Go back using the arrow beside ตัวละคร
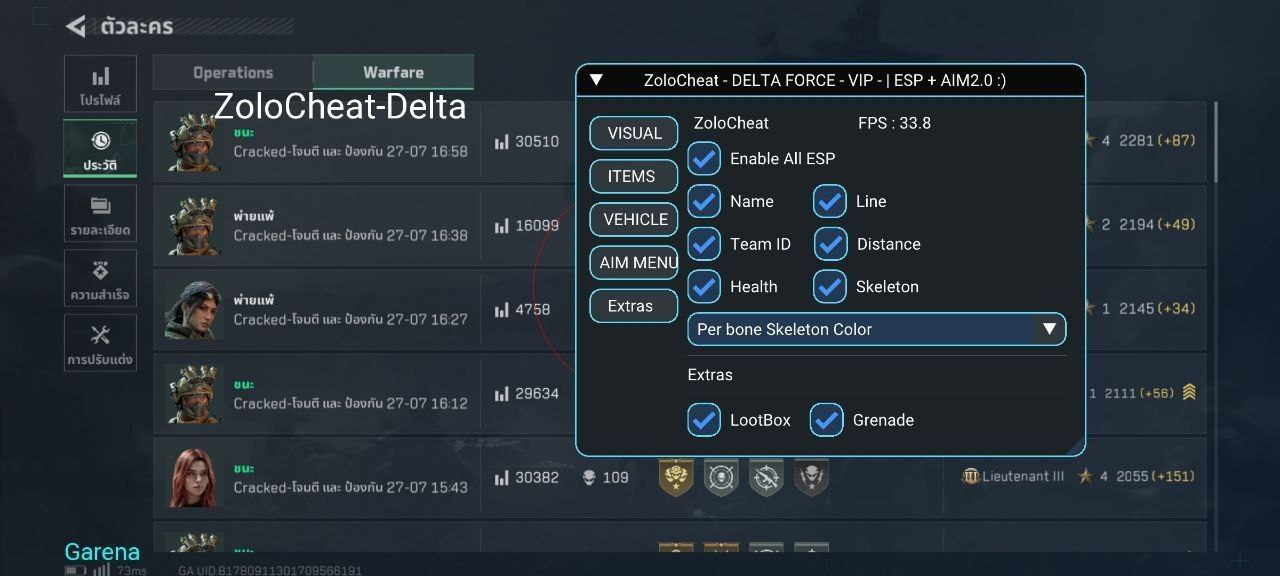 click(76, 26)
